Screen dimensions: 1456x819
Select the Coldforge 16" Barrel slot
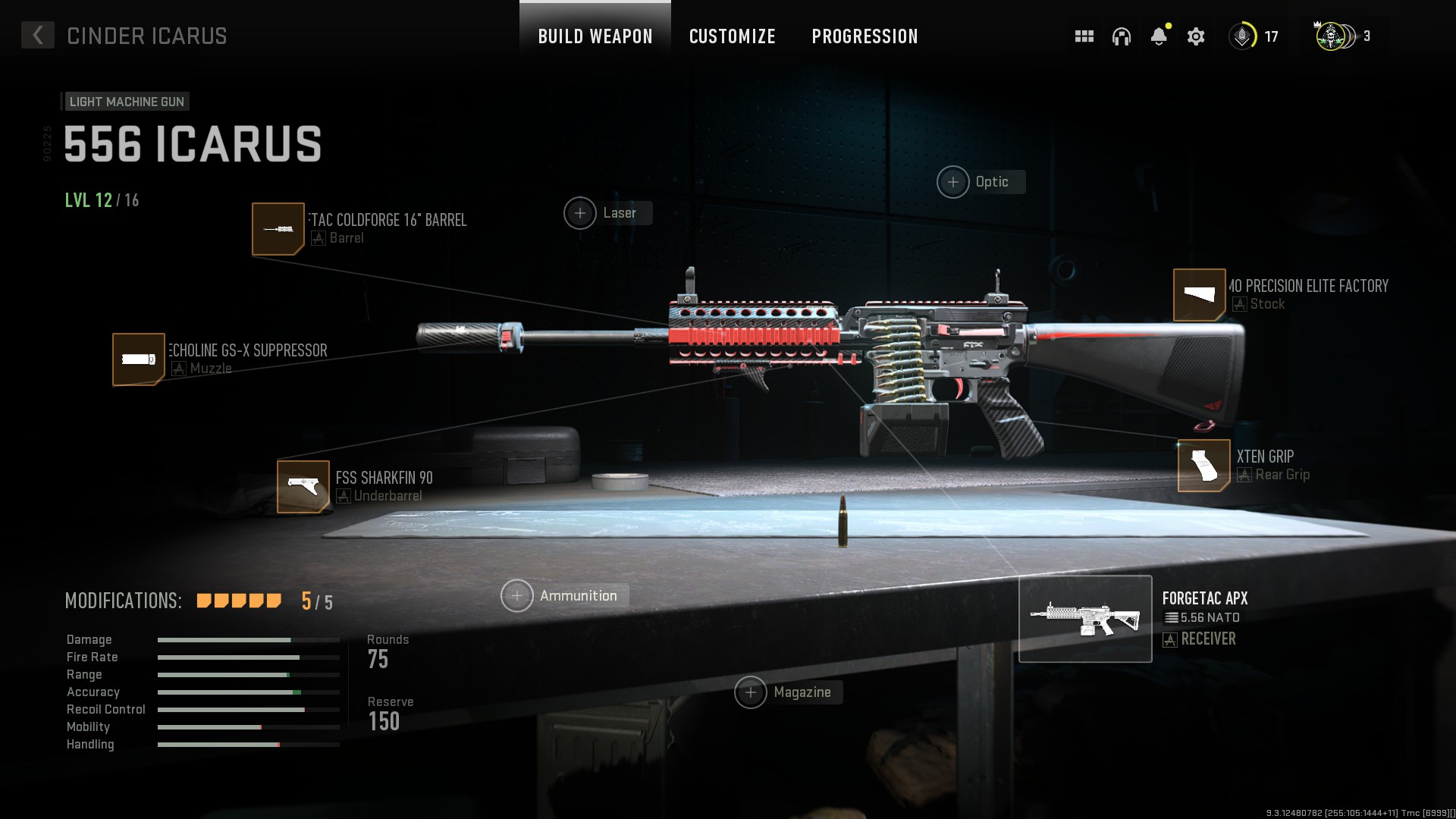coord(278,229)
